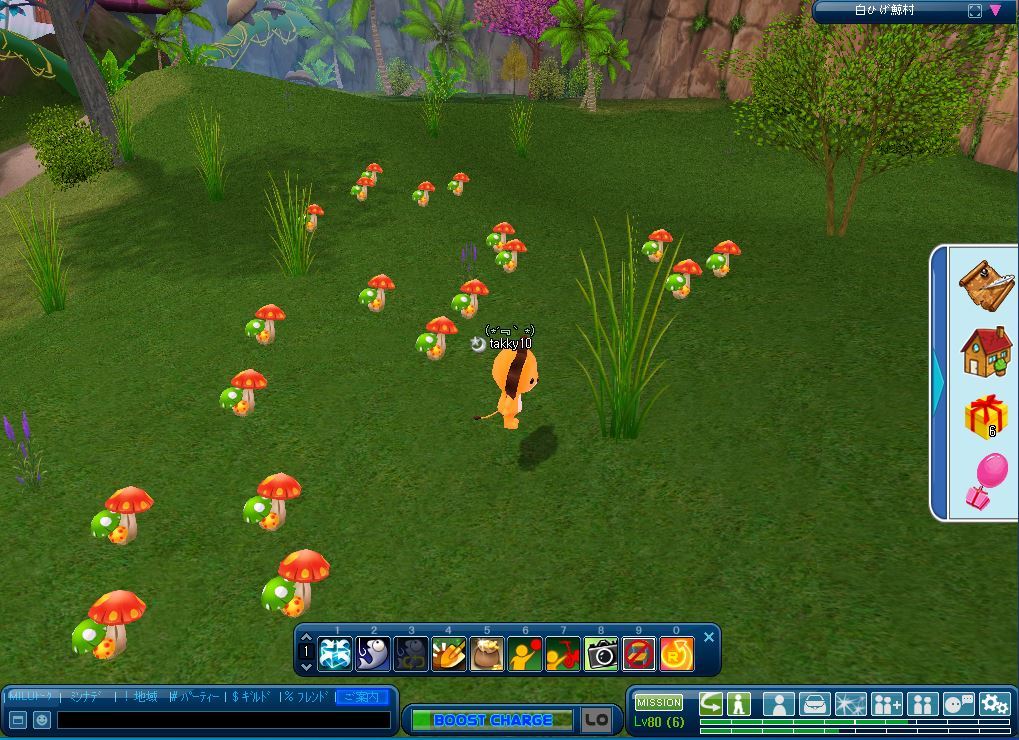The width and height of the screenshot is (1019, 740).
Task: Close the skill hotbar with X
Action: click(709, 637)
